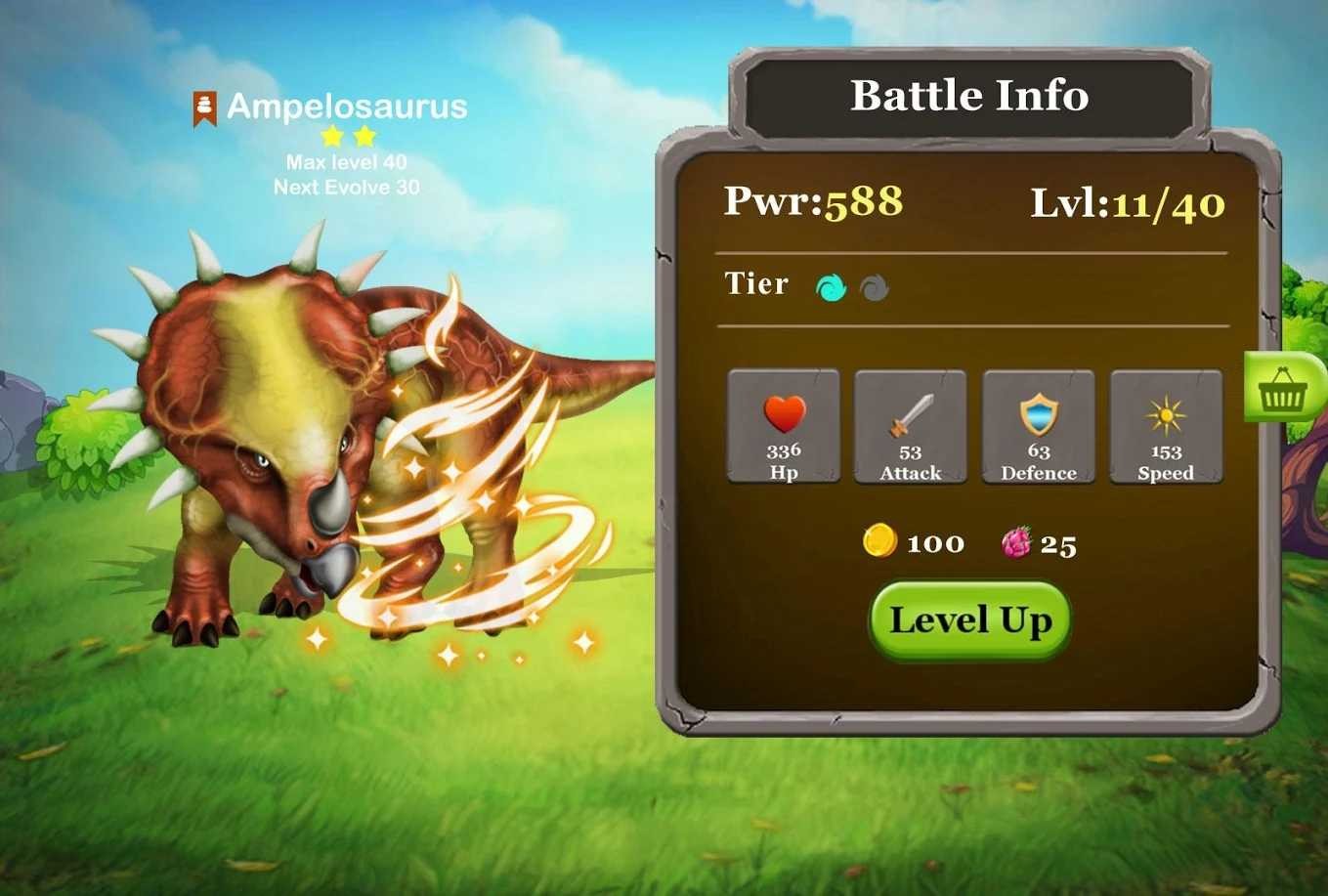Click the right yellow star under Ampelosaurus
The height and width of the screenshot is (896, 1328).
tap(364, 137)
